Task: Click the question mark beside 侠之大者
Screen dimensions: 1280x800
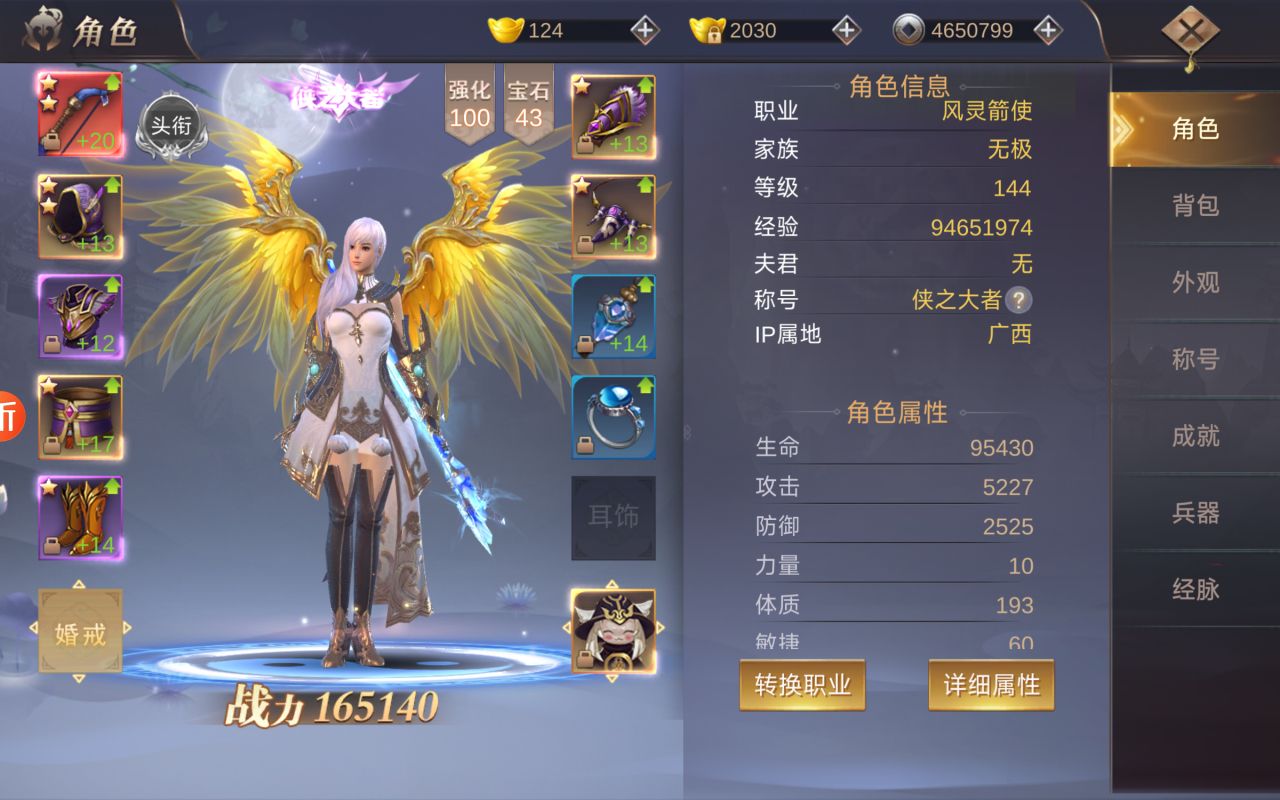Action: [1018, 300]
